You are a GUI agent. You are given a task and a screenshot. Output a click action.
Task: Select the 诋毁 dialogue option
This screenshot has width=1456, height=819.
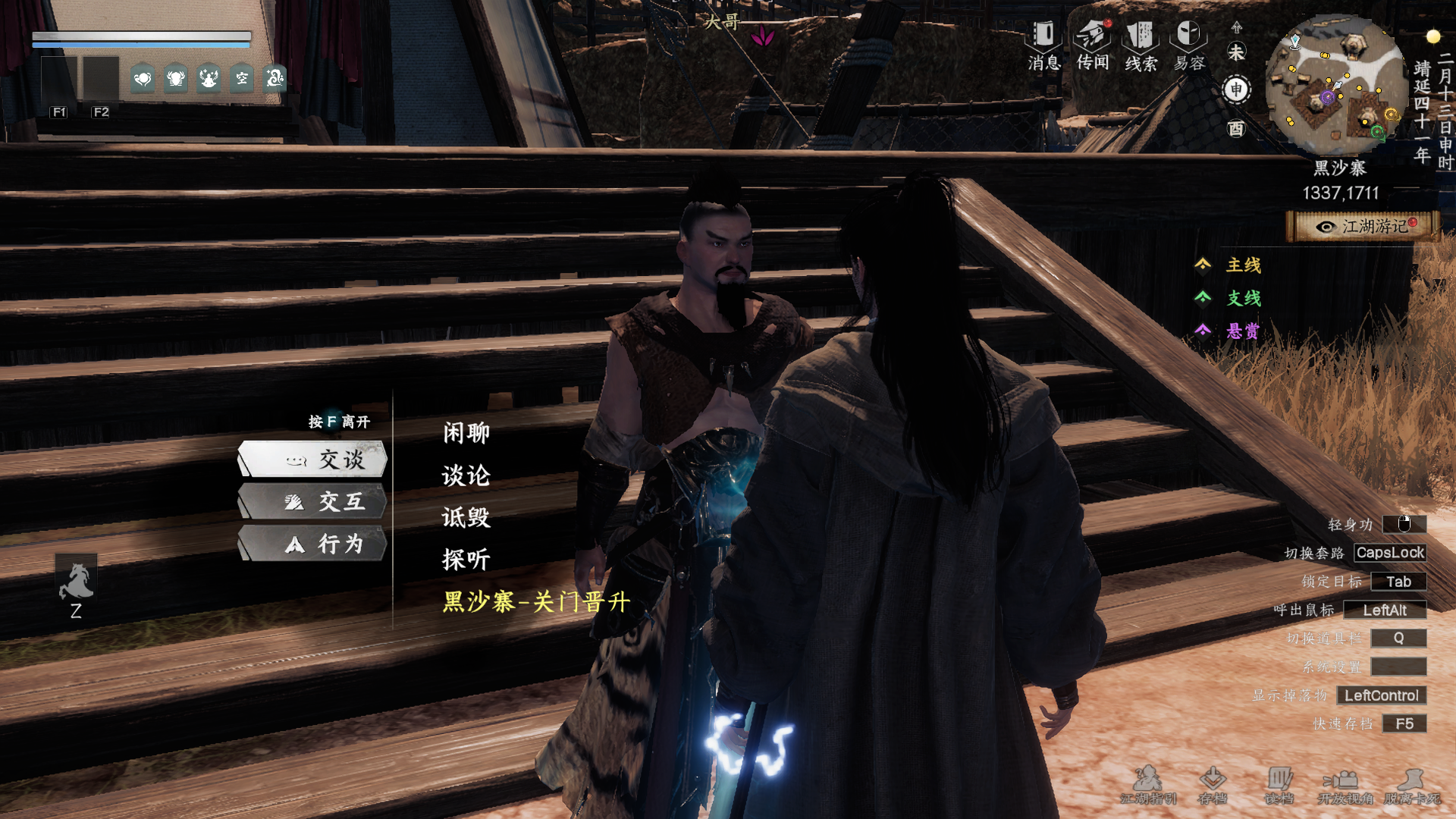pos(466,517)
